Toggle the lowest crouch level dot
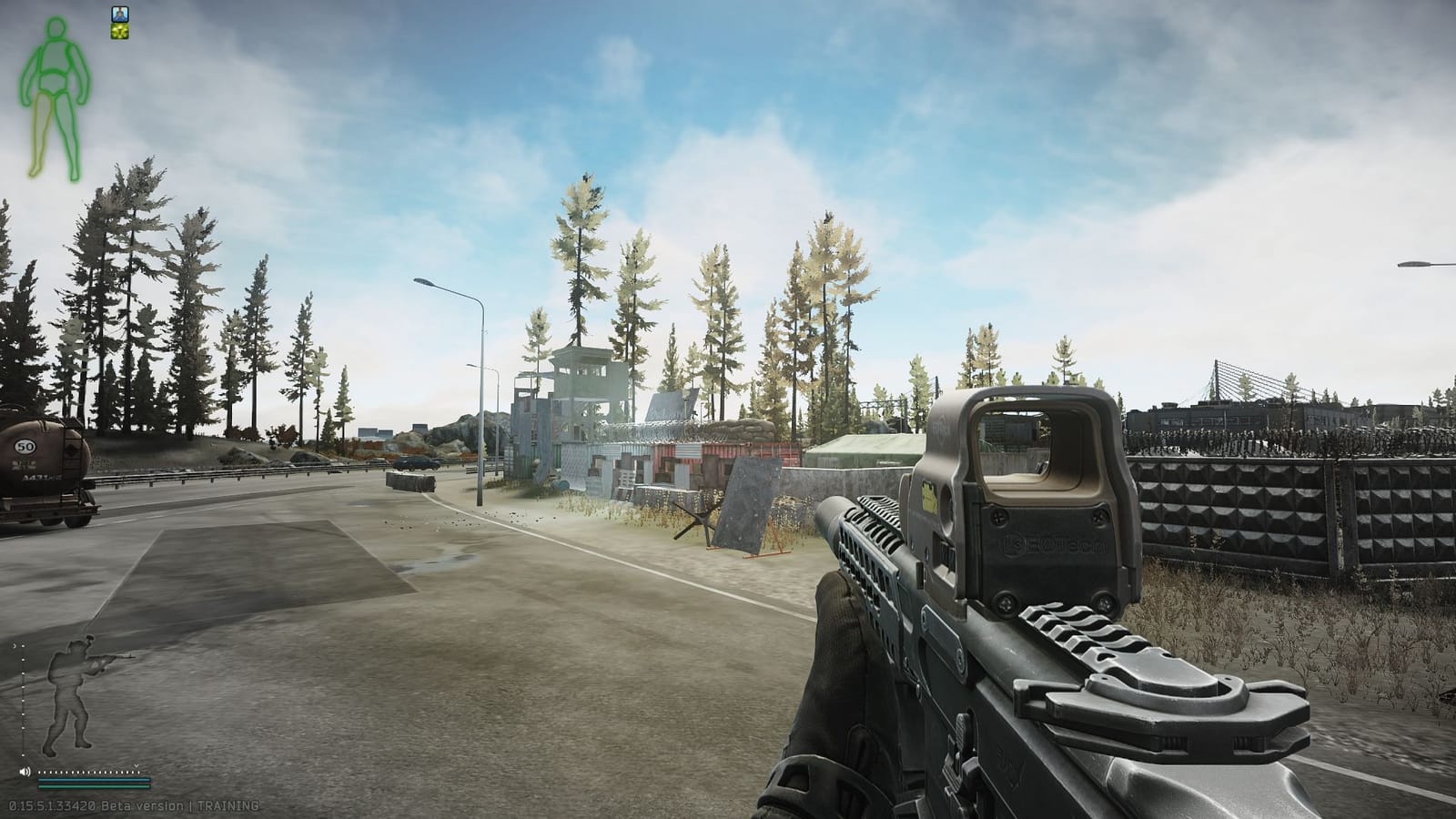The height and width of the screenshot is (819, 1456). coord(23,754)
